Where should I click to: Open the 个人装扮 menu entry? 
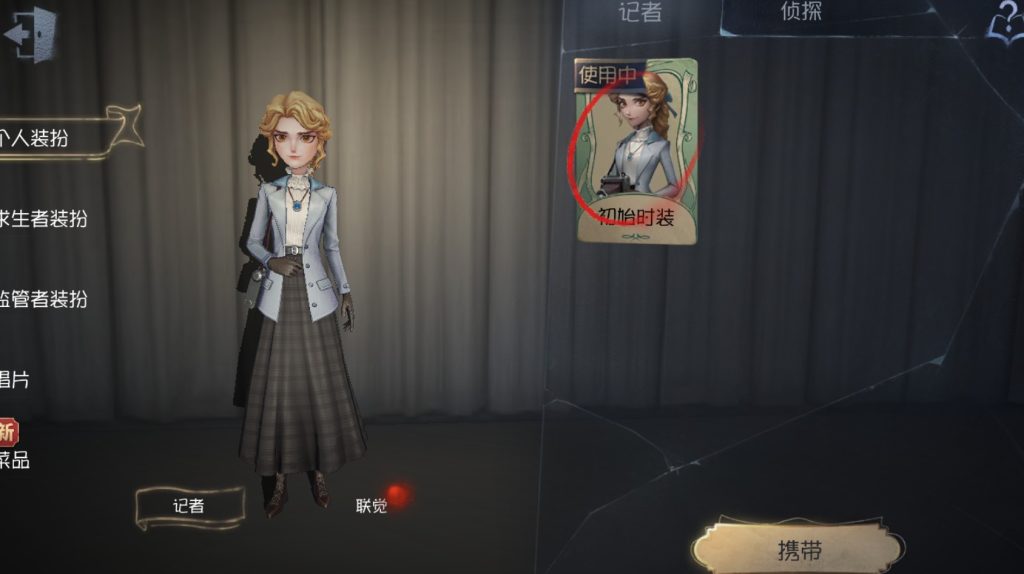point(42,138)
